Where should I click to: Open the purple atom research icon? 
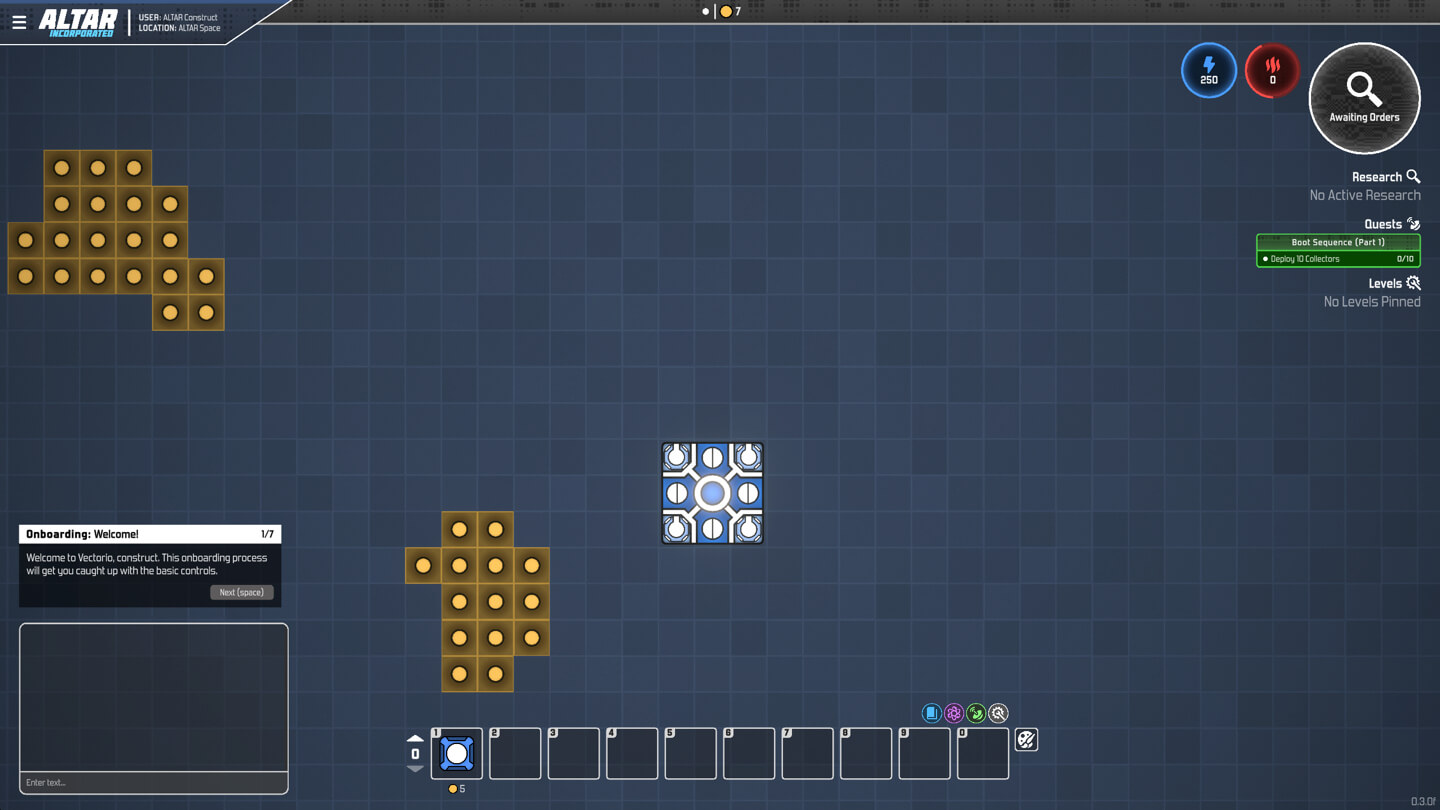coord(954,713)
